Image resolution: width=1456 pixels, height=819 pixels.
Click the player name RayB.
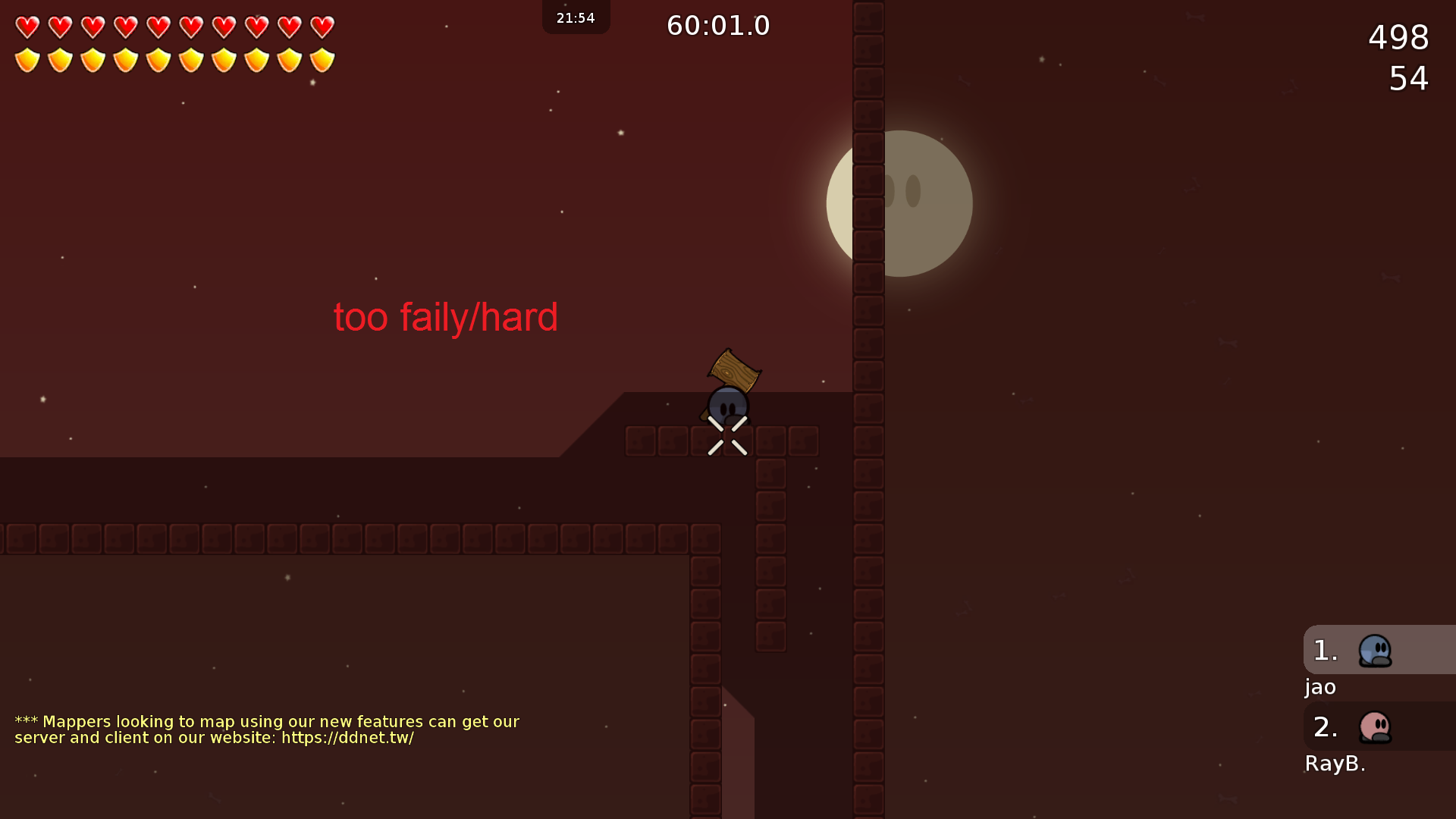pyautogui.click(x=1335, y=764)
